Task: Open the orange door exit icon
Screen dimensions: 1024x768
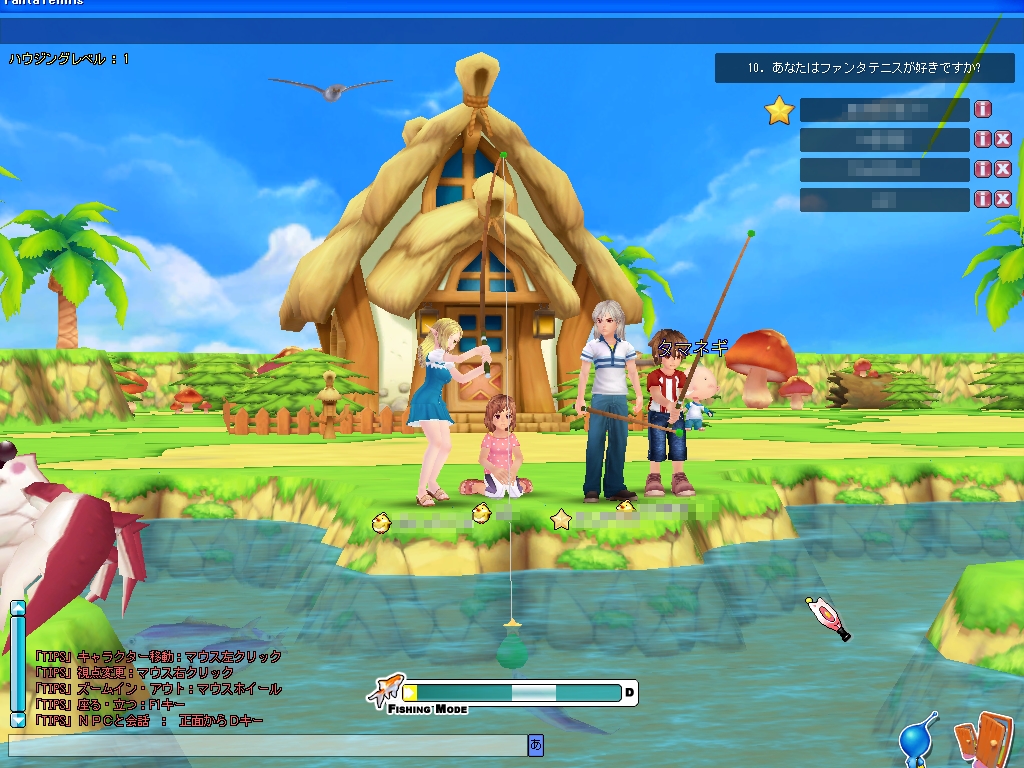Action: [x=978, y=738]
